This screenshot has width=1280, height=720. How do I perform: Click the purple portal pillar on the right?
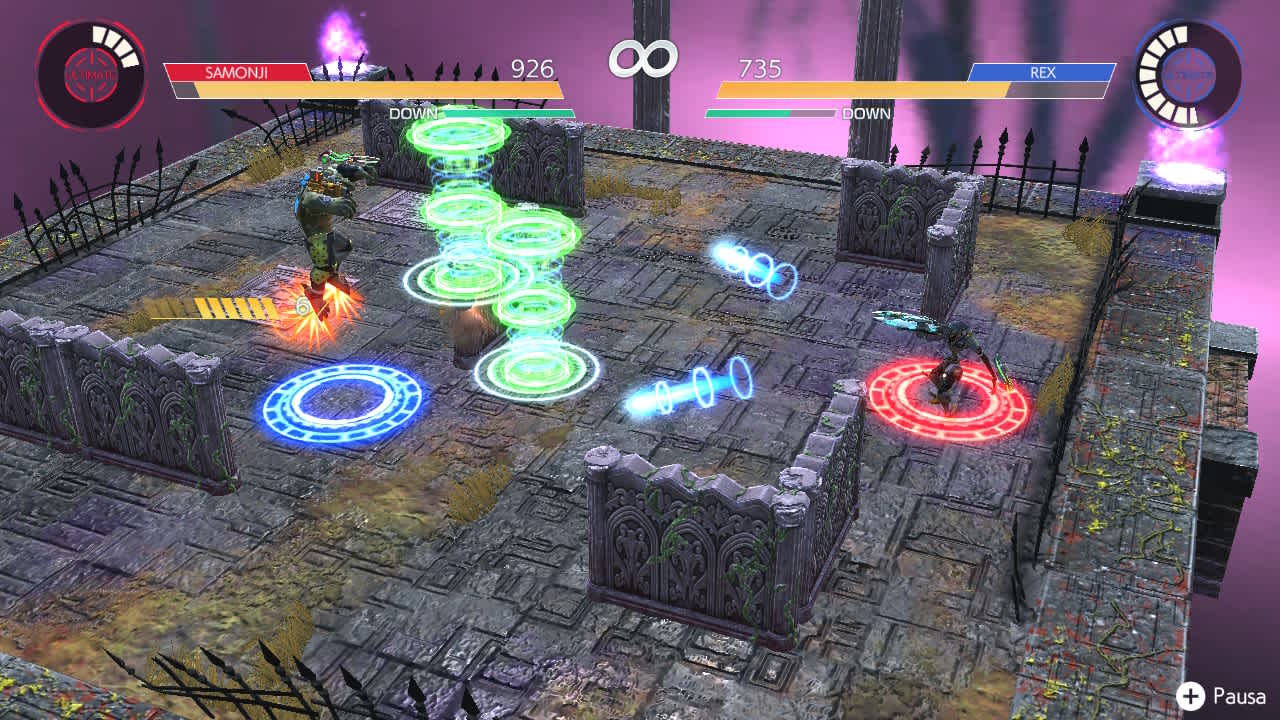[x=1185, y=170]
